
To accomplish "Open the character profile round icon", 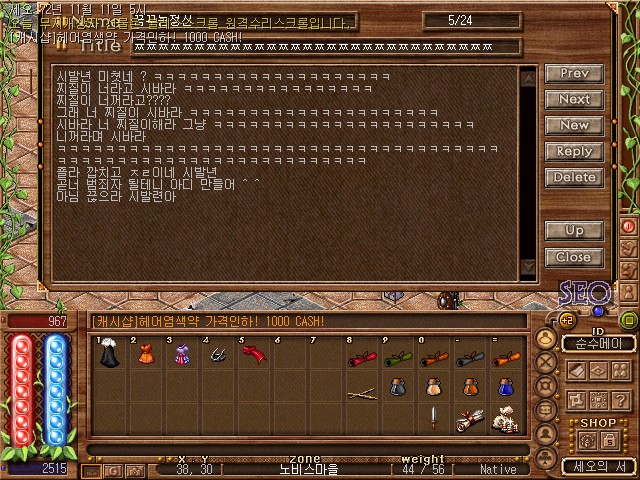I will pos(546,338).
